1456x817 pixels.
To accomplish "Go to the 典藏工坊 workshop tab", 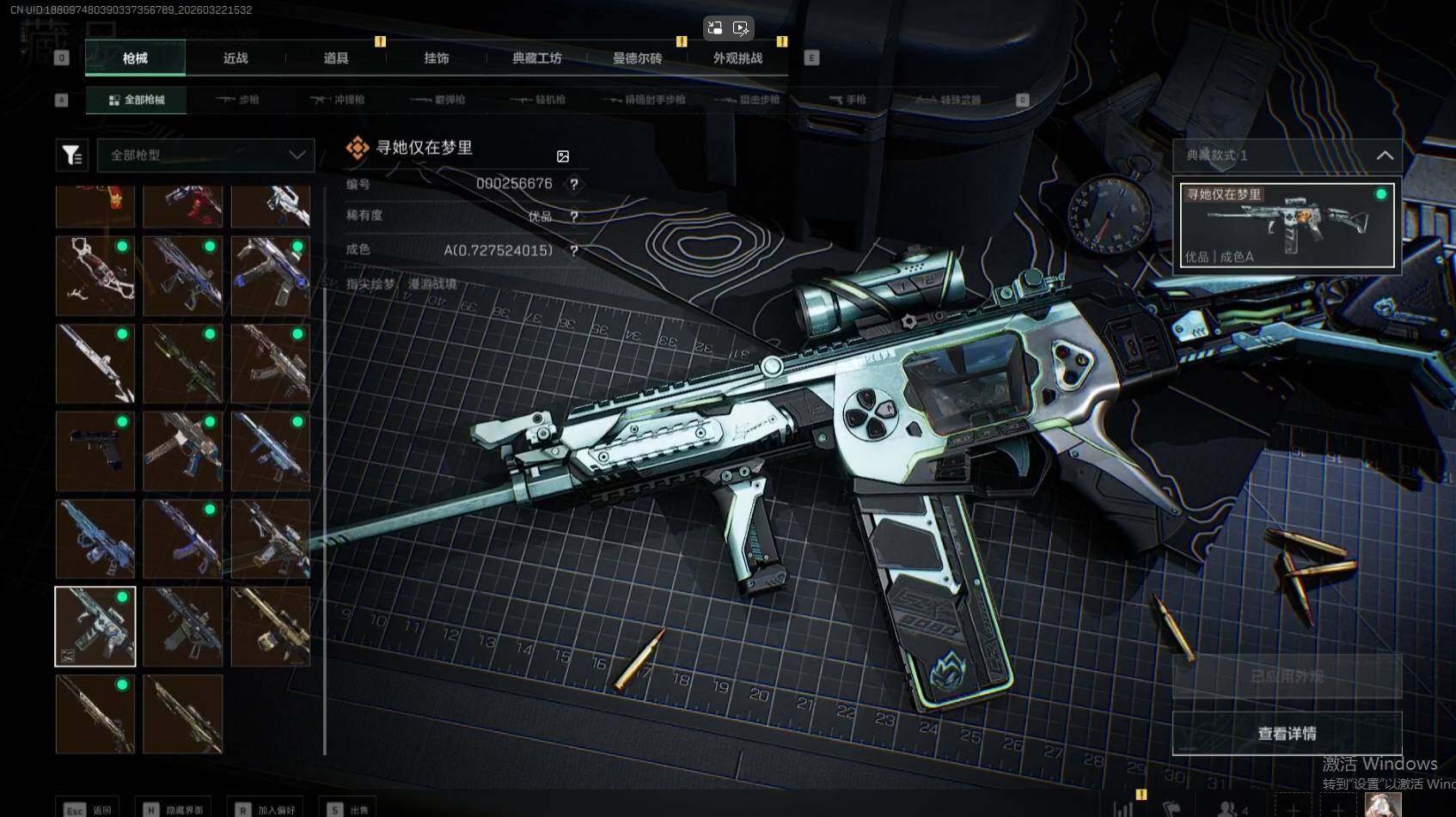I will click(x=537, y=58).
